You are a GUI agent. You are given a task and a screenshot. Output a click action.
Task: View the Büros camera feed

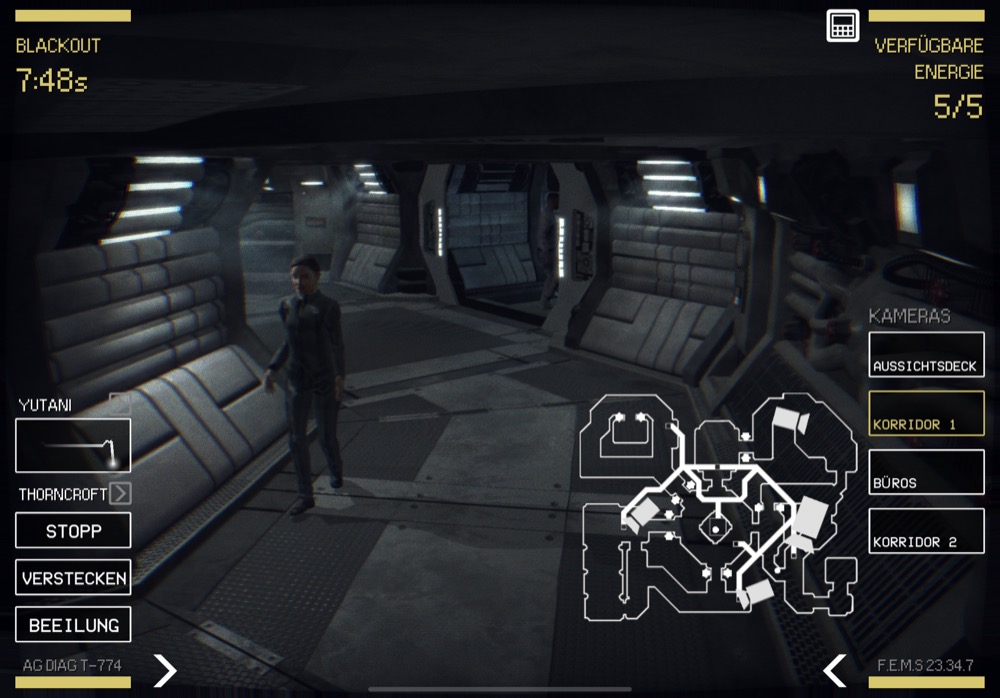point(926,472)
